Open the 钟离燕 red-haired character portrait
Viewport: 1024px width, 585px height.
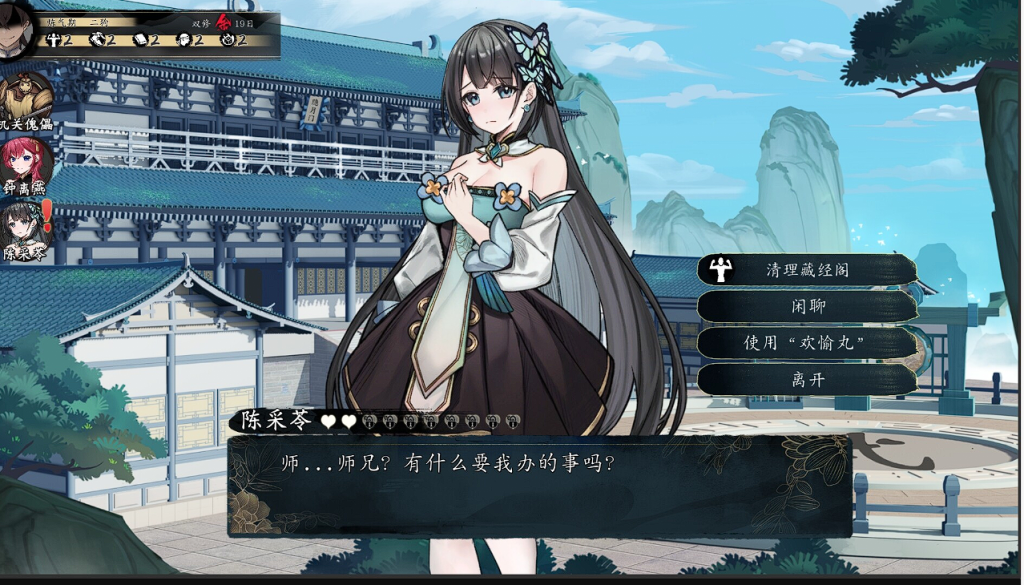click(x=27, y=163)
